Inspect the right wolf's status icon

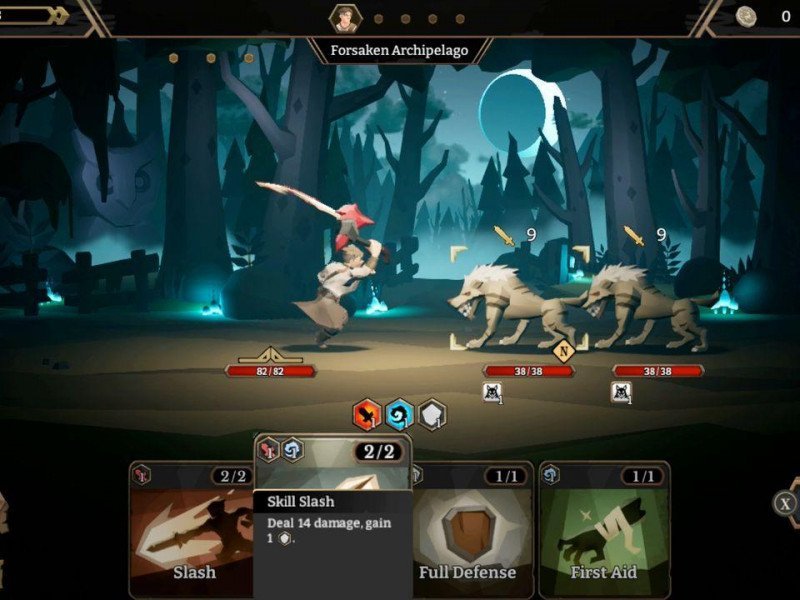[x=620, y=392]
